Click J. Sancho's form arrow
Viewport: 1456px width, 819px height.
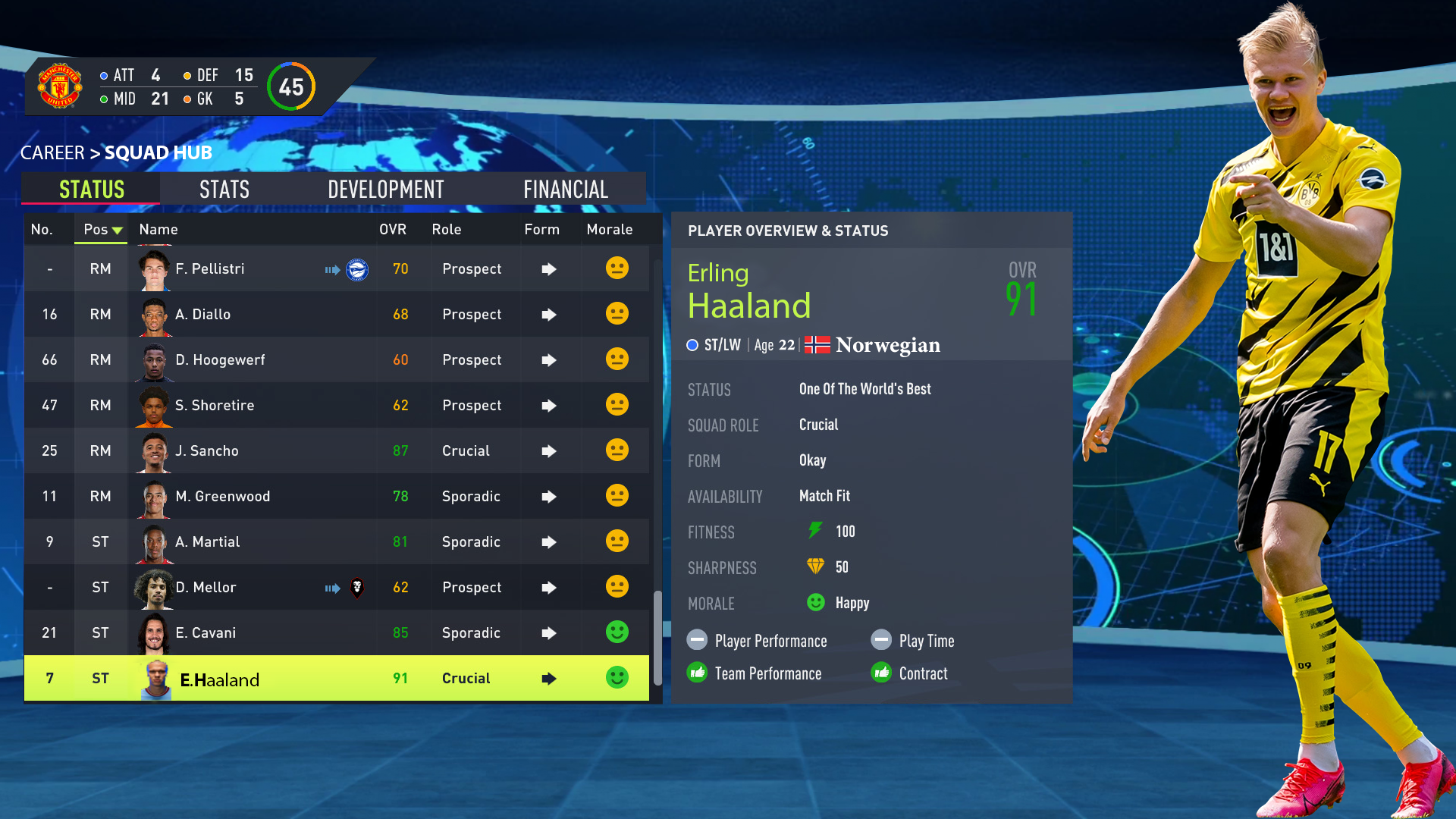(549, 450)
